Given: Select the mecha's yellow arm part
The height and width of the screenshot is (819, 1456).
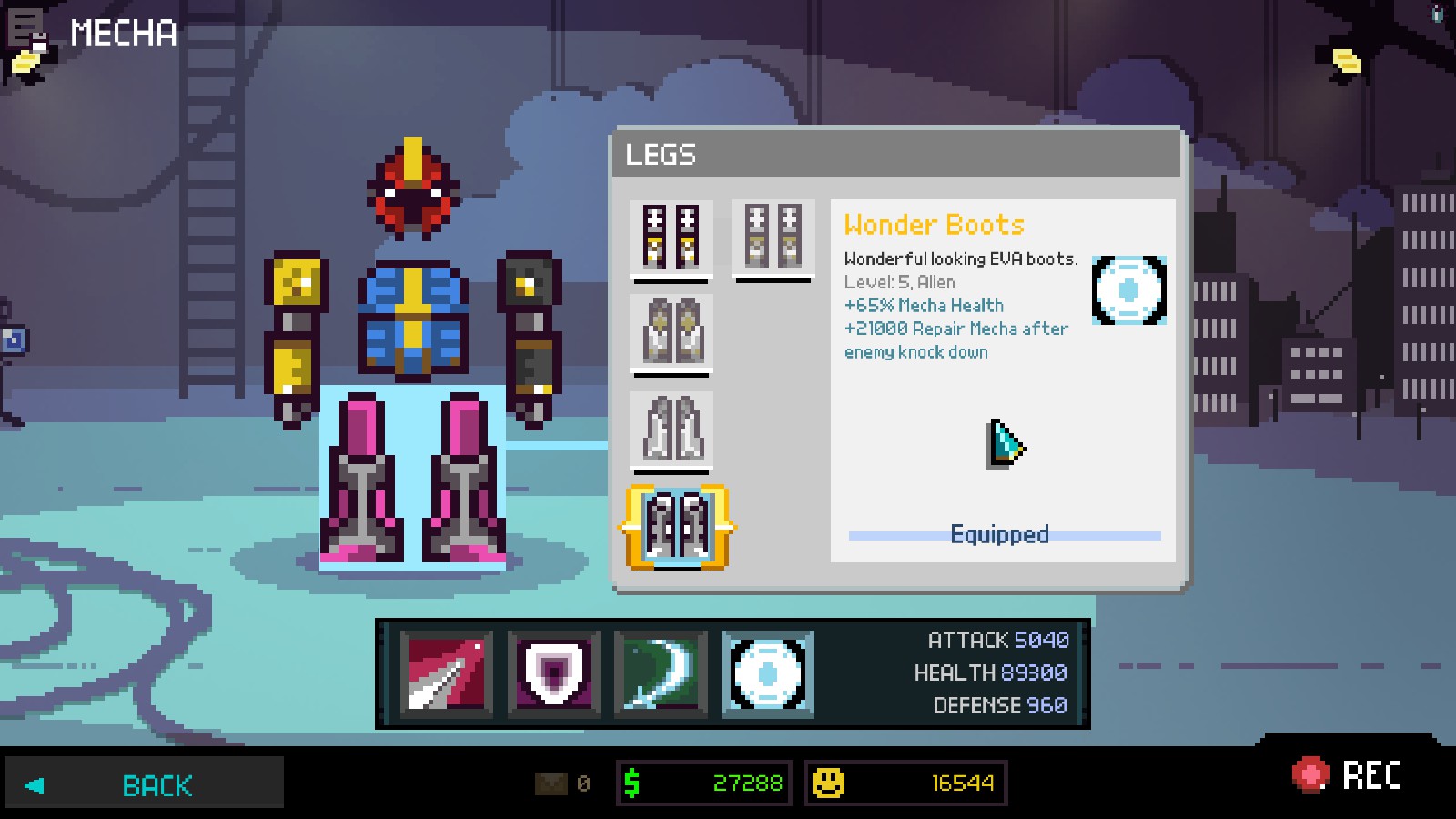Looking at the screenshot, I should click(x=296, y=337).
